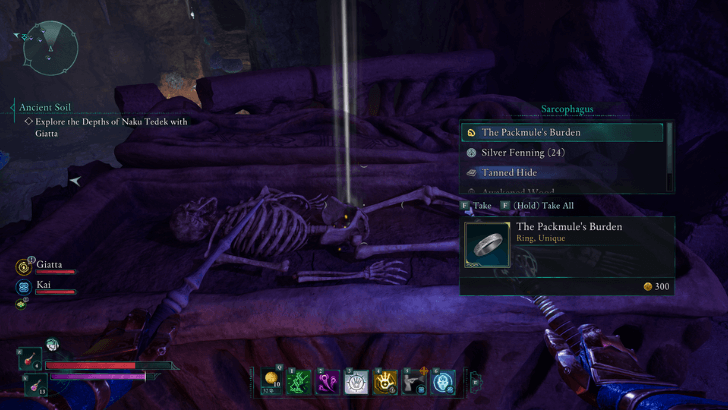
Task: Activate the green thorny vines ability
Action: pos(299,380)
